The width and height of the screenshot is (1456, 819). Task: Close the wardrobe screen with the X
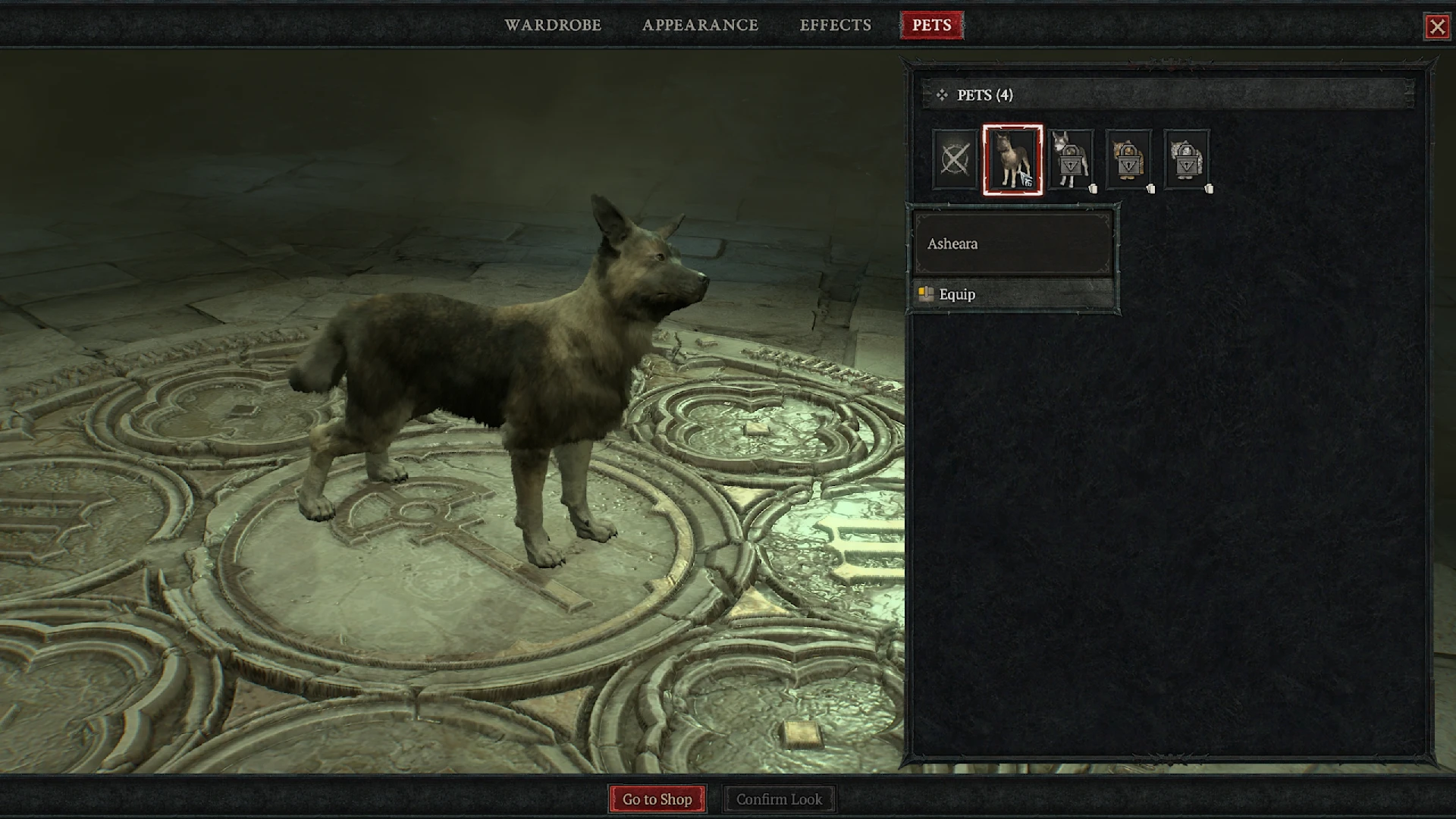[x=1436, y=27]
